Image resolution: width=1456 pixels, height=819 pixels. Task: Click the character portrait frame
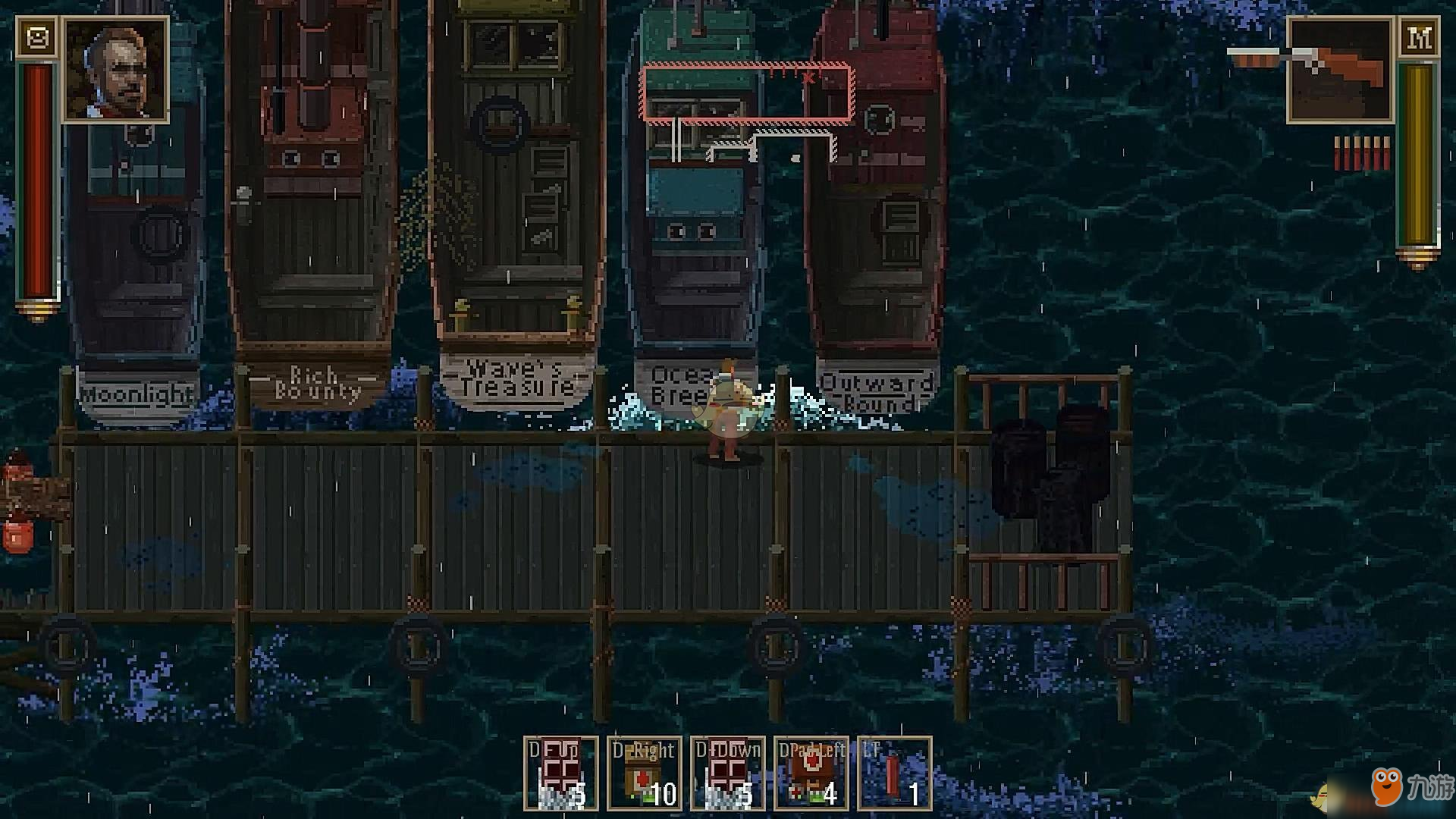click(x=116, y=69)
